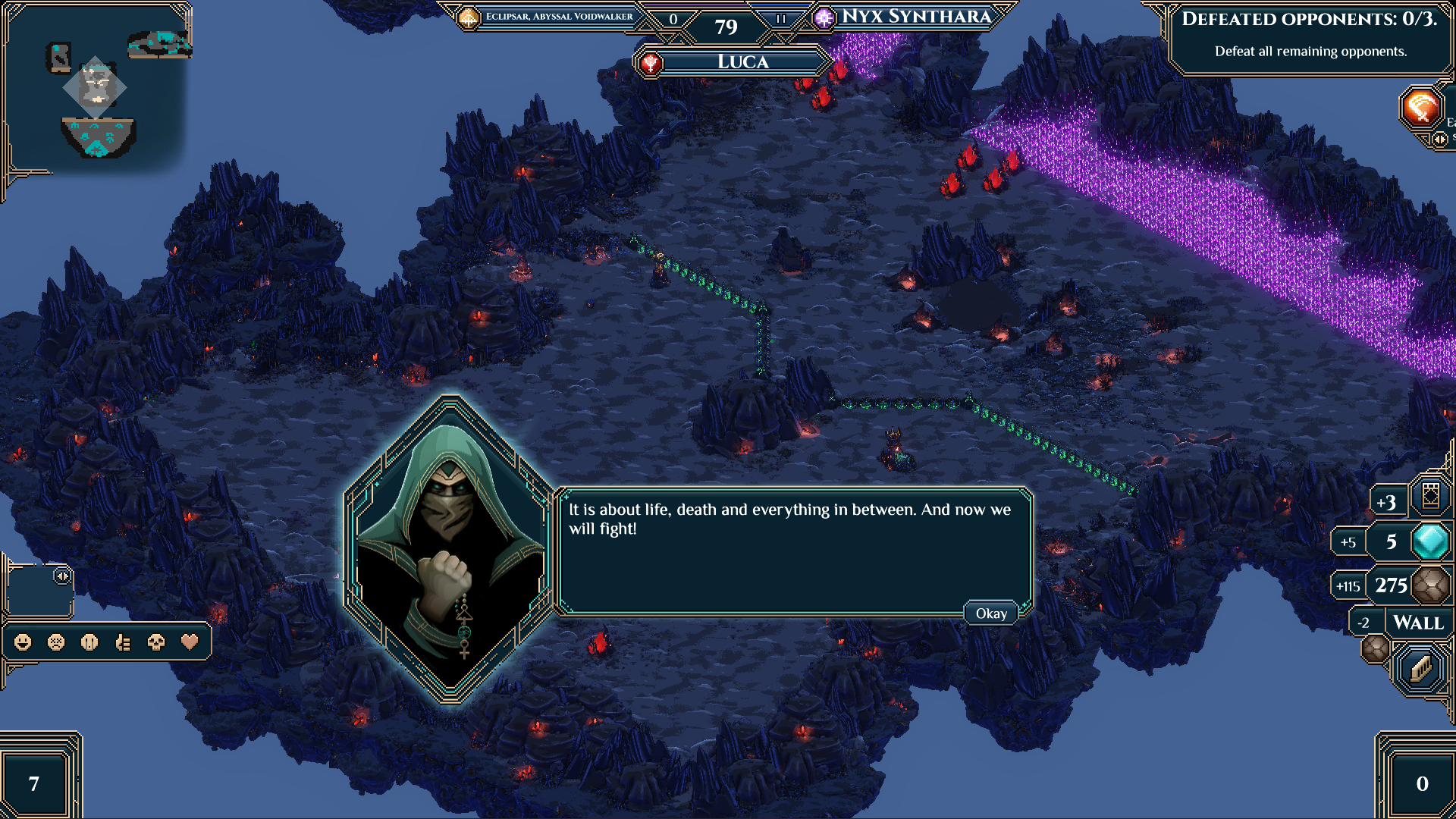The image size is (1456, 819).
Task: Click the turn counter showing 79
Action: [726, 27]
